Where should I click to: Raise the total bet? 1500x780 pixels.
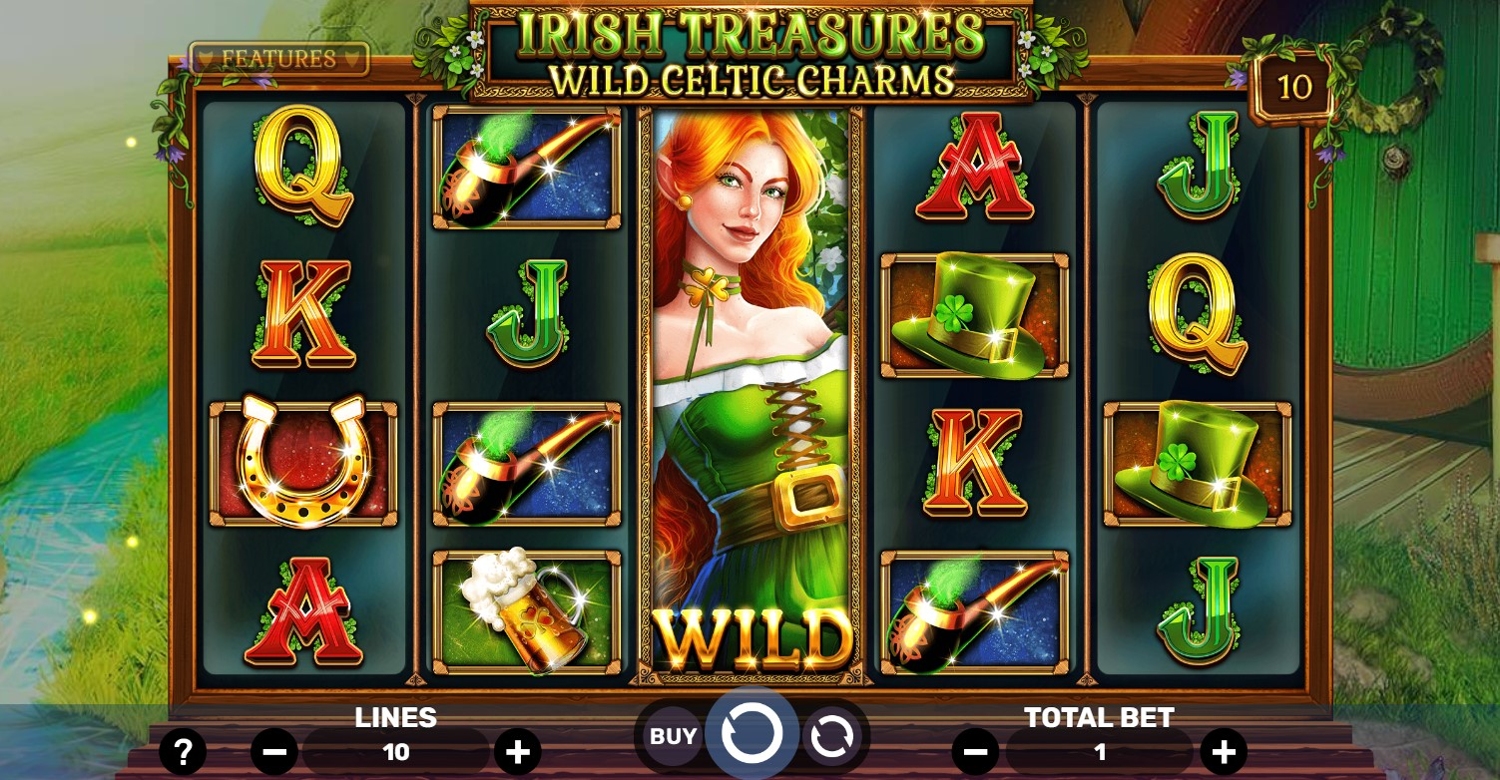[x=1223, y=751]
